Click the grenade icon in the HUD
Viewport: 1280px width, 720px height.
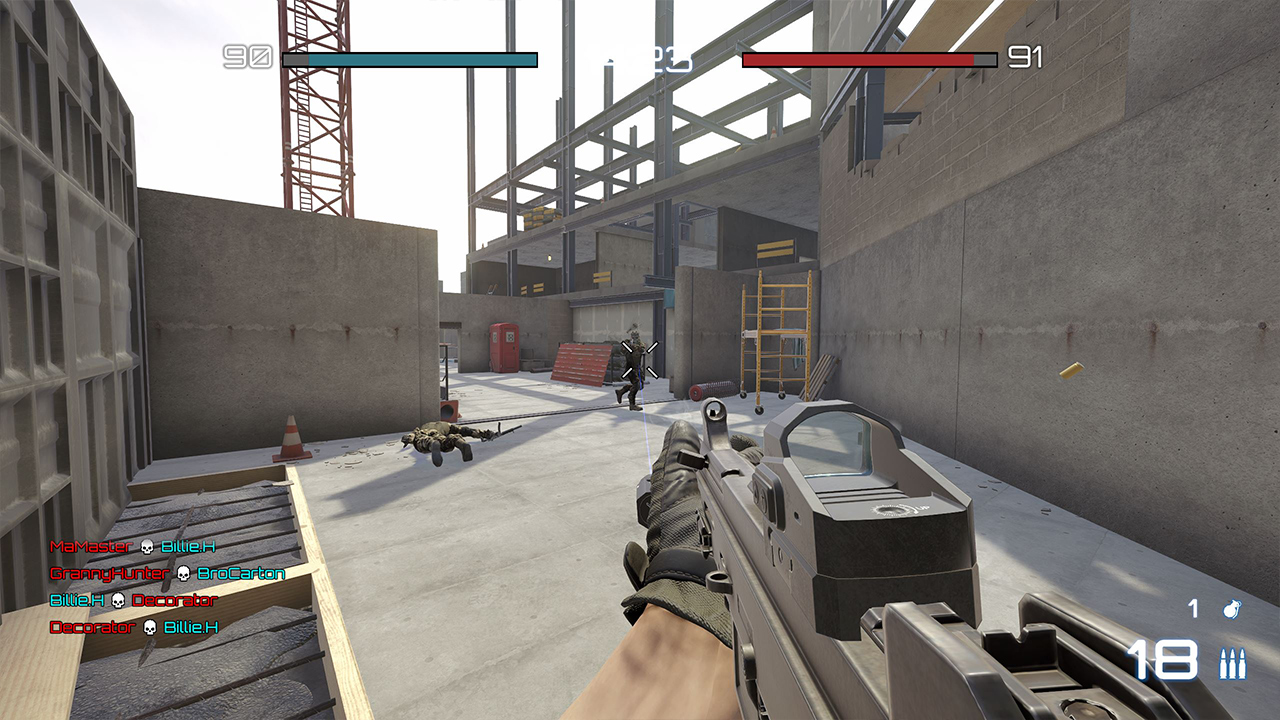(x=1232, y=610)
